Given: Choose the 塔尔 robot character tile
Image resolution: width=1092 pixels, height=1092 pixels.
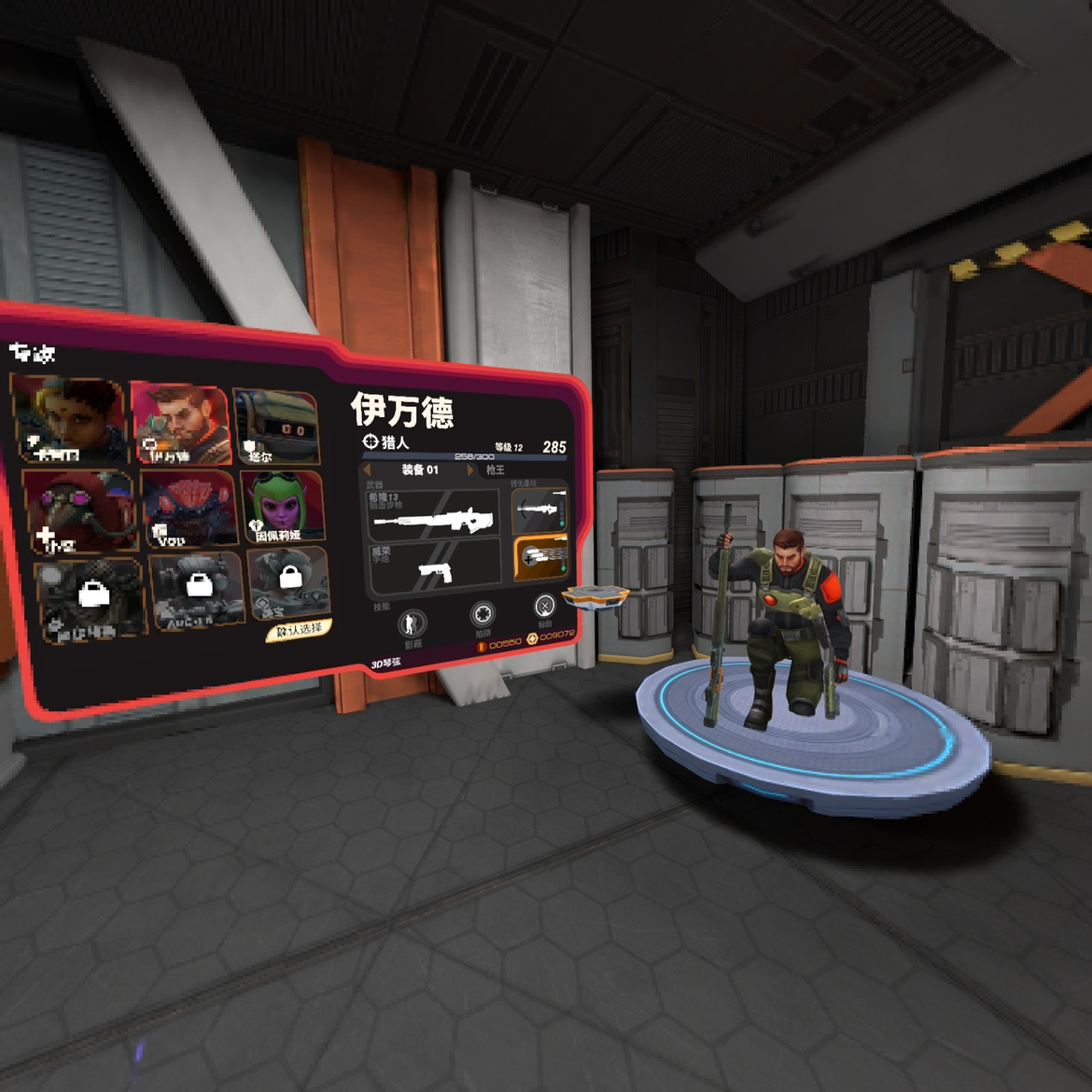Looking at the screenshot, I should tap(277, 427).
